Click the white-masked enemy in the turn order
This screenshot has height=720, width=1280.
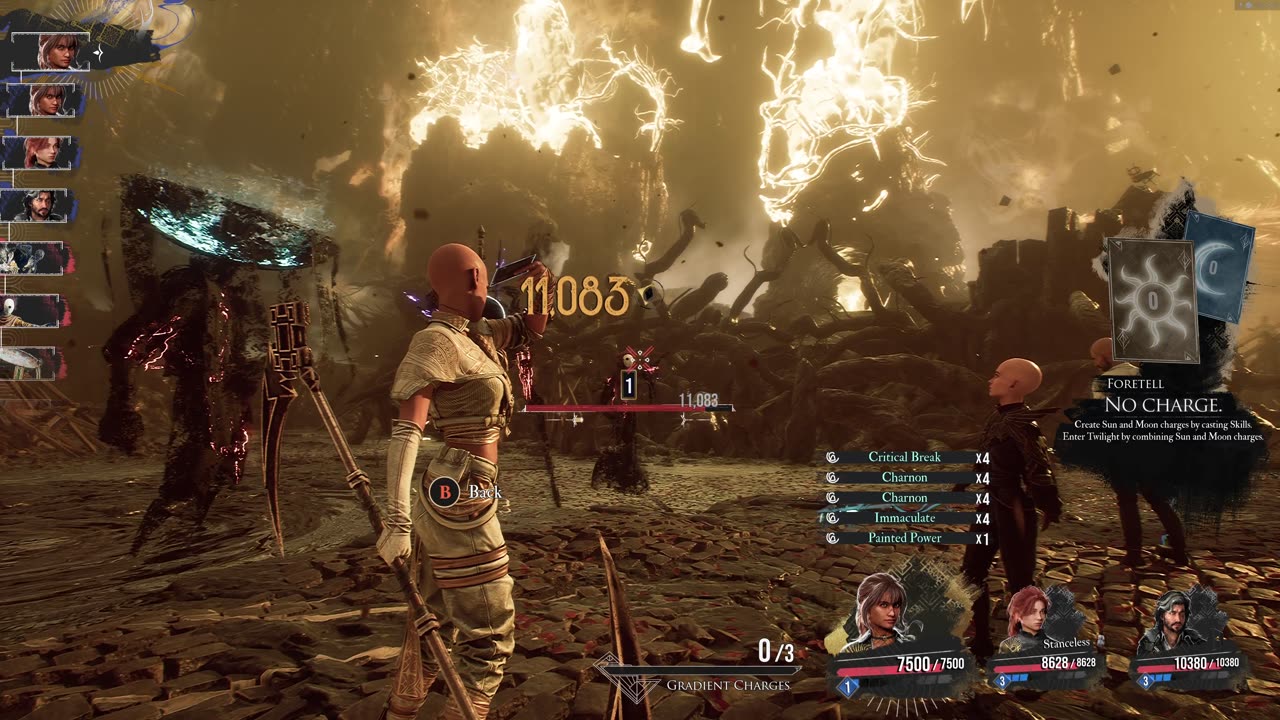pyautogui.click(x=32, y=310)
